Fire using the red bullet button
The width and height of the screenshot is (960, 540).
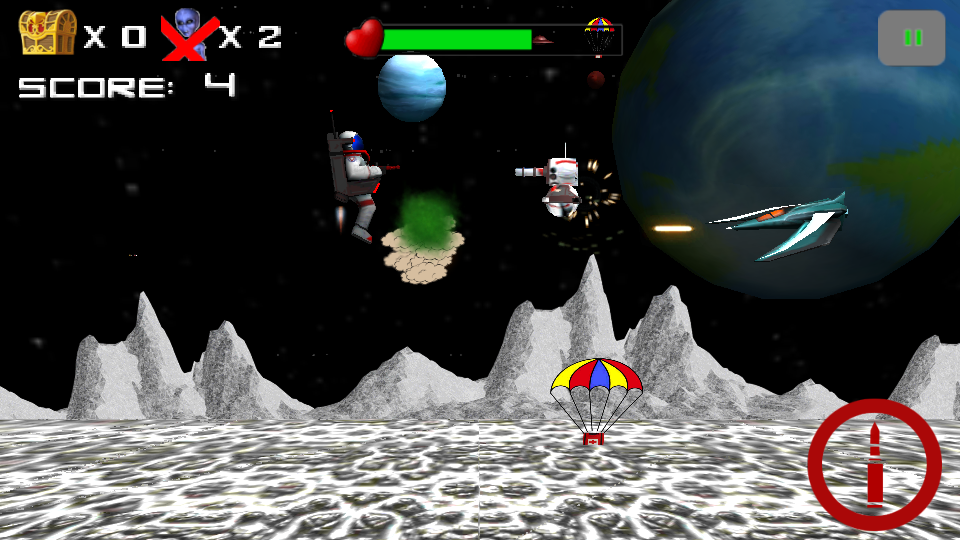point(874,465)
